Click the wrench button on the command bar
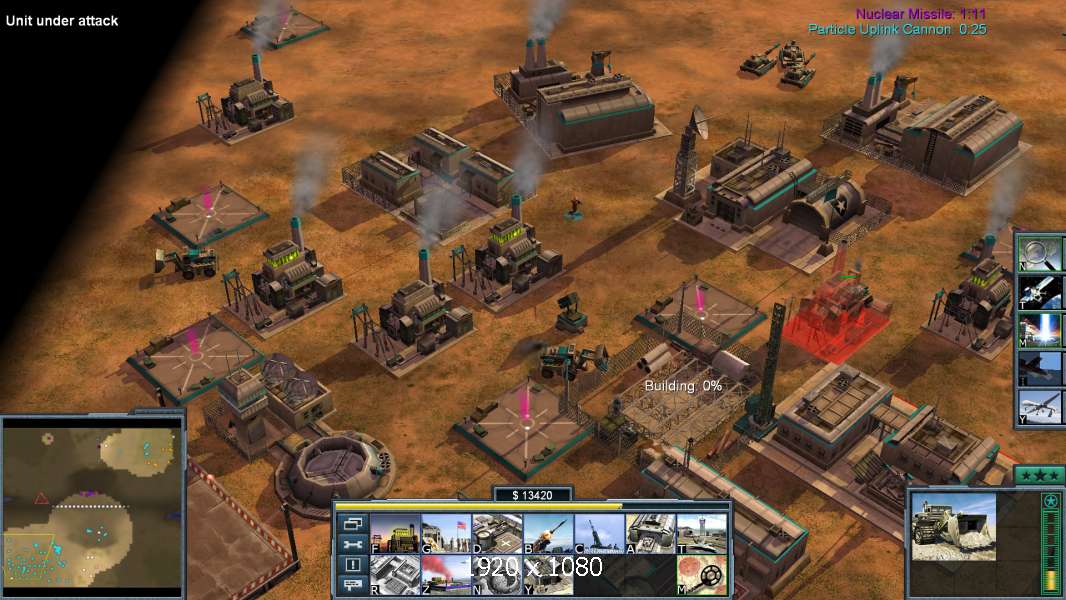This screenshot has height=600, width=1066. tap(352, 544)
